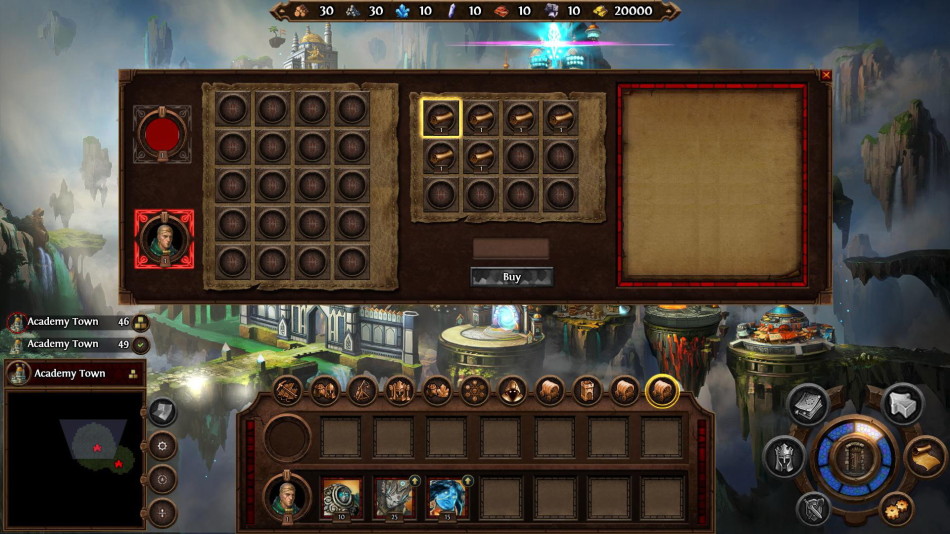The height and width of the screenshot is (534, 950).
Task: Select the red circular slot in the shop panel
Action: pyautogui.click(x=162, y=134)
